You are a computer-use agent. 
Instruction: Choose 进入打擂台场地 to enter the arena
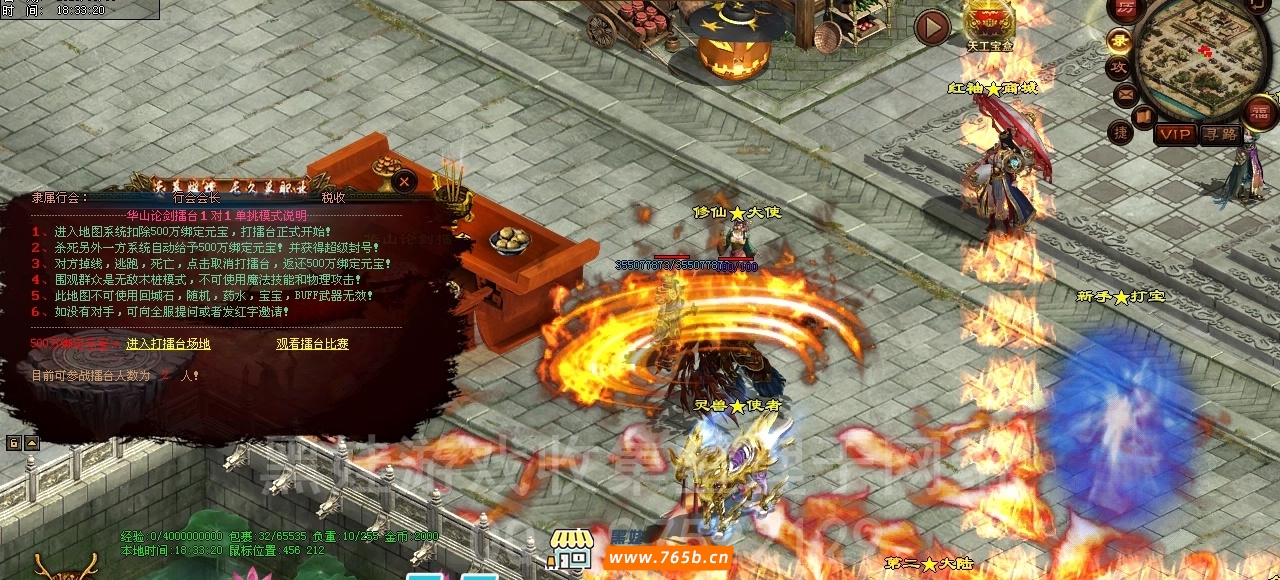pyautogui.click(x=168, y=344)
